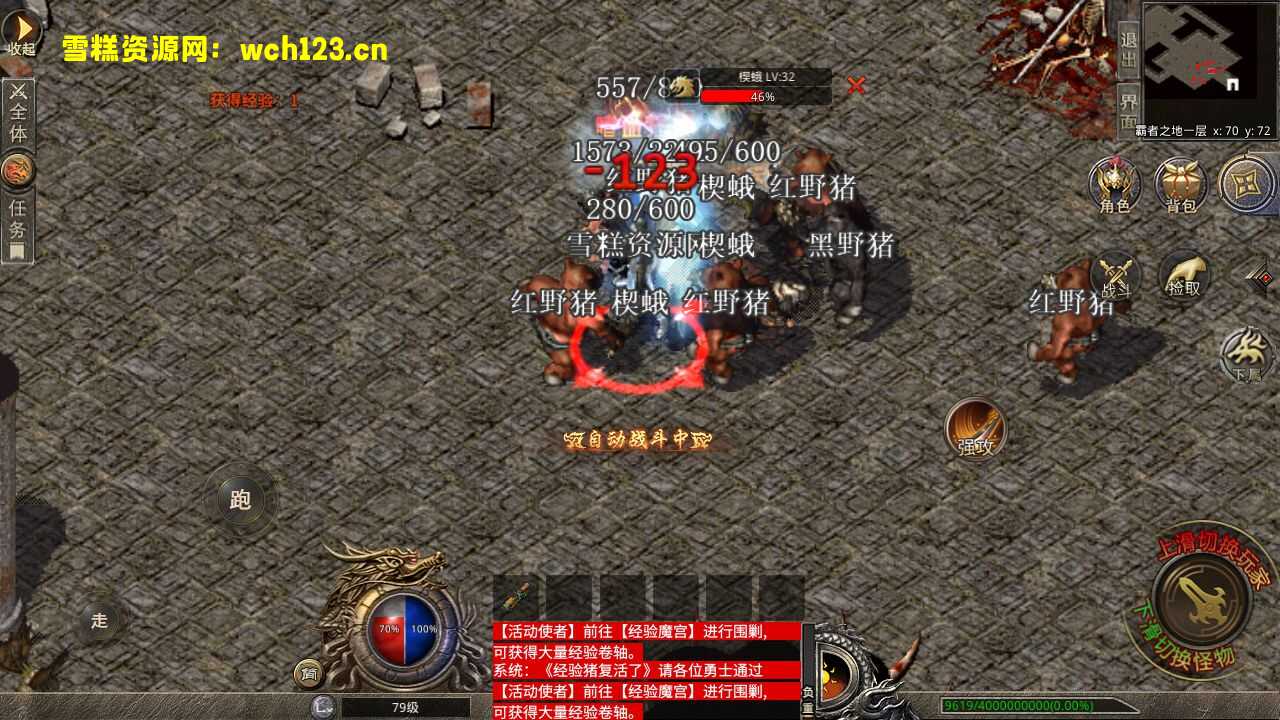The height and width of the screenshot is (720, 1280).
Task: Click the 楔蛾 LV:32 boss health bar
Action: 765,88
